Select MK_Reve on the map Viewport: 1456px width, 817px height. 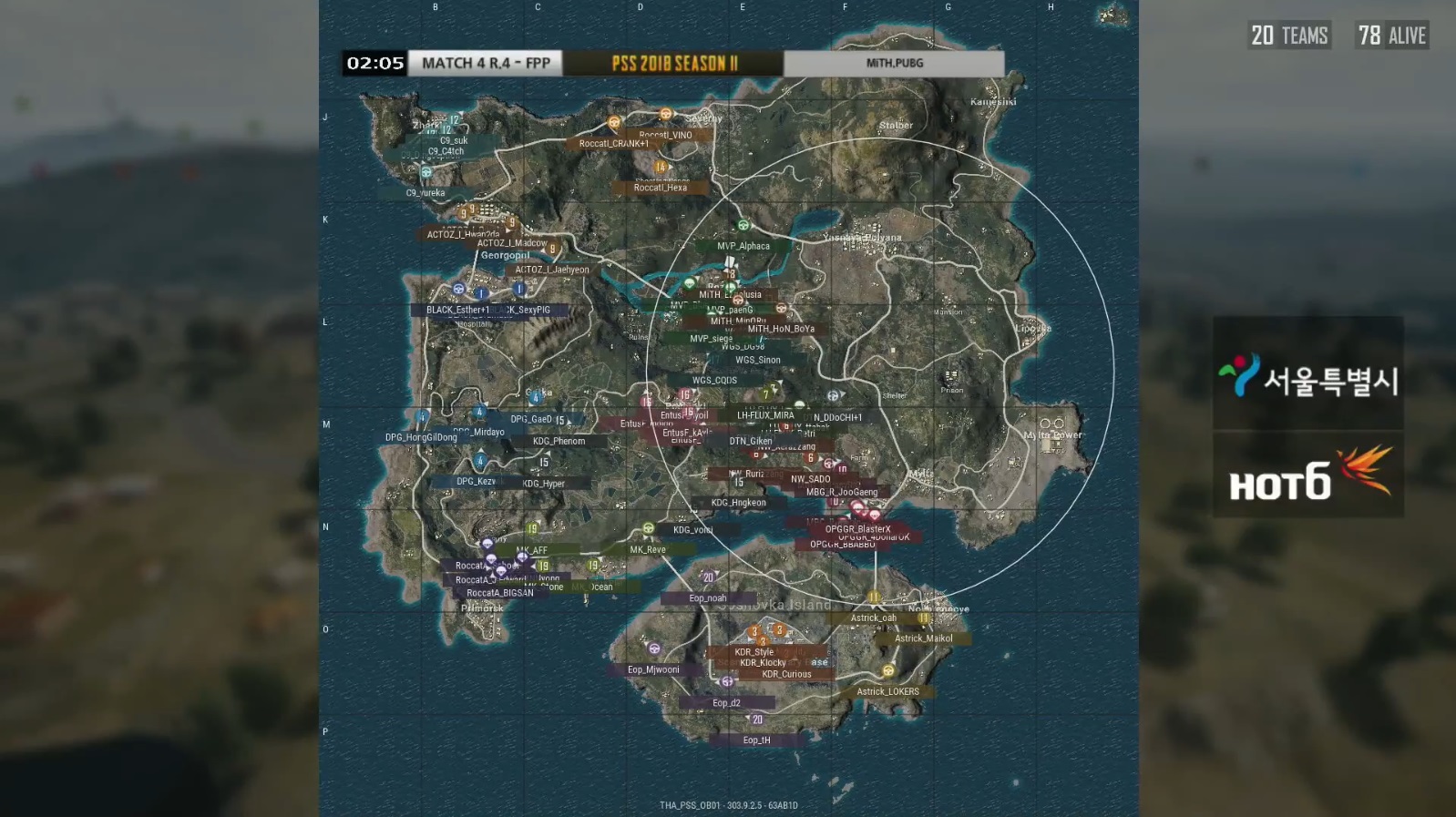tap(648, 549)
